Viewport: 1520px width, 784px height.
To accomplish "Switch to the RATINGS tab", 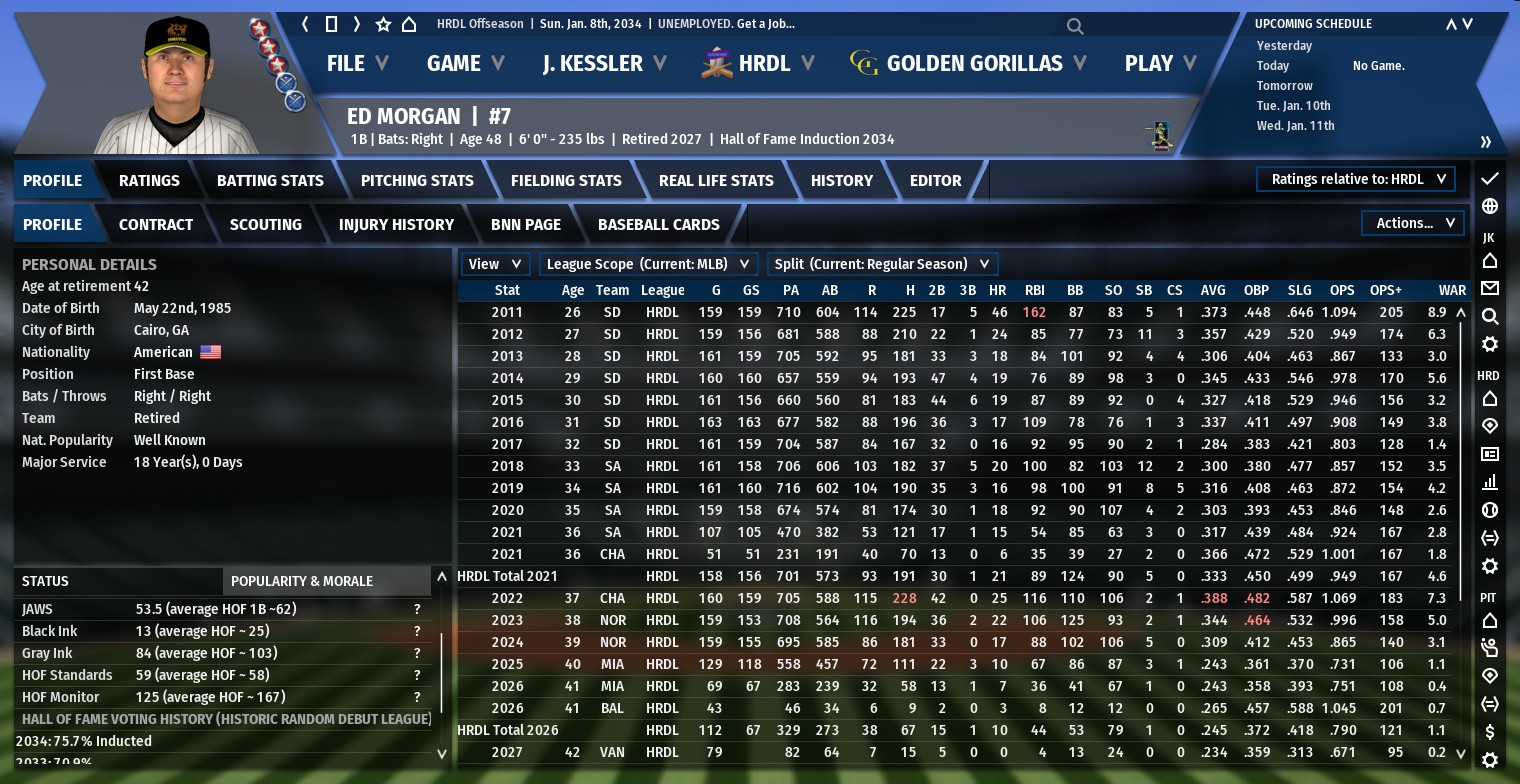I will coord(149,180).
